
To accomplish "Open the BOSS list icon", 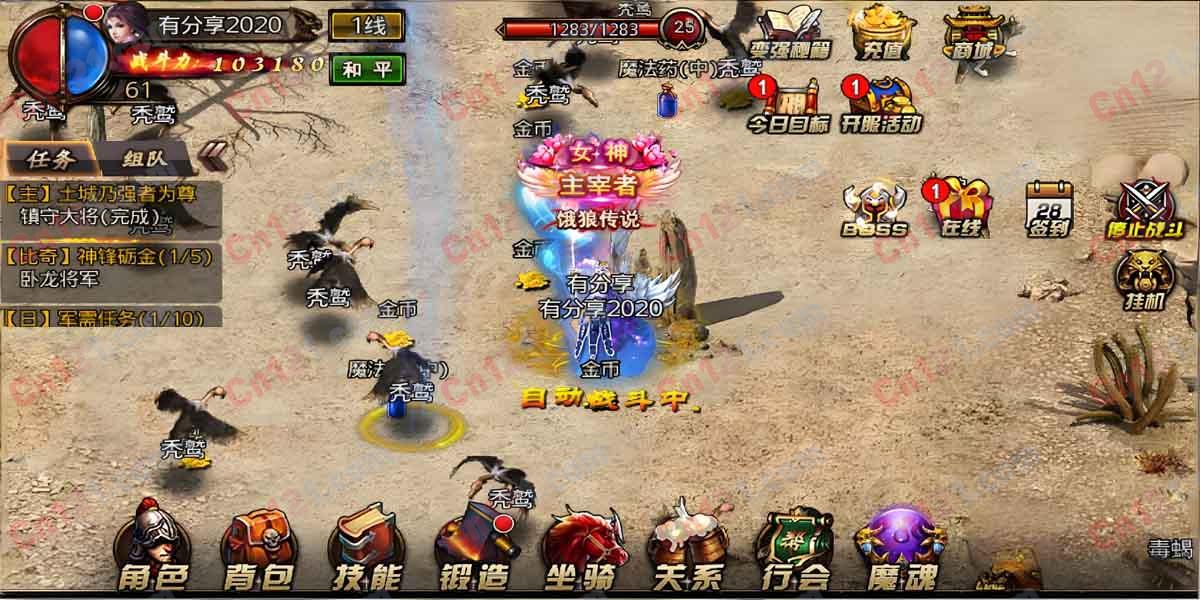I will coord(874,211).
